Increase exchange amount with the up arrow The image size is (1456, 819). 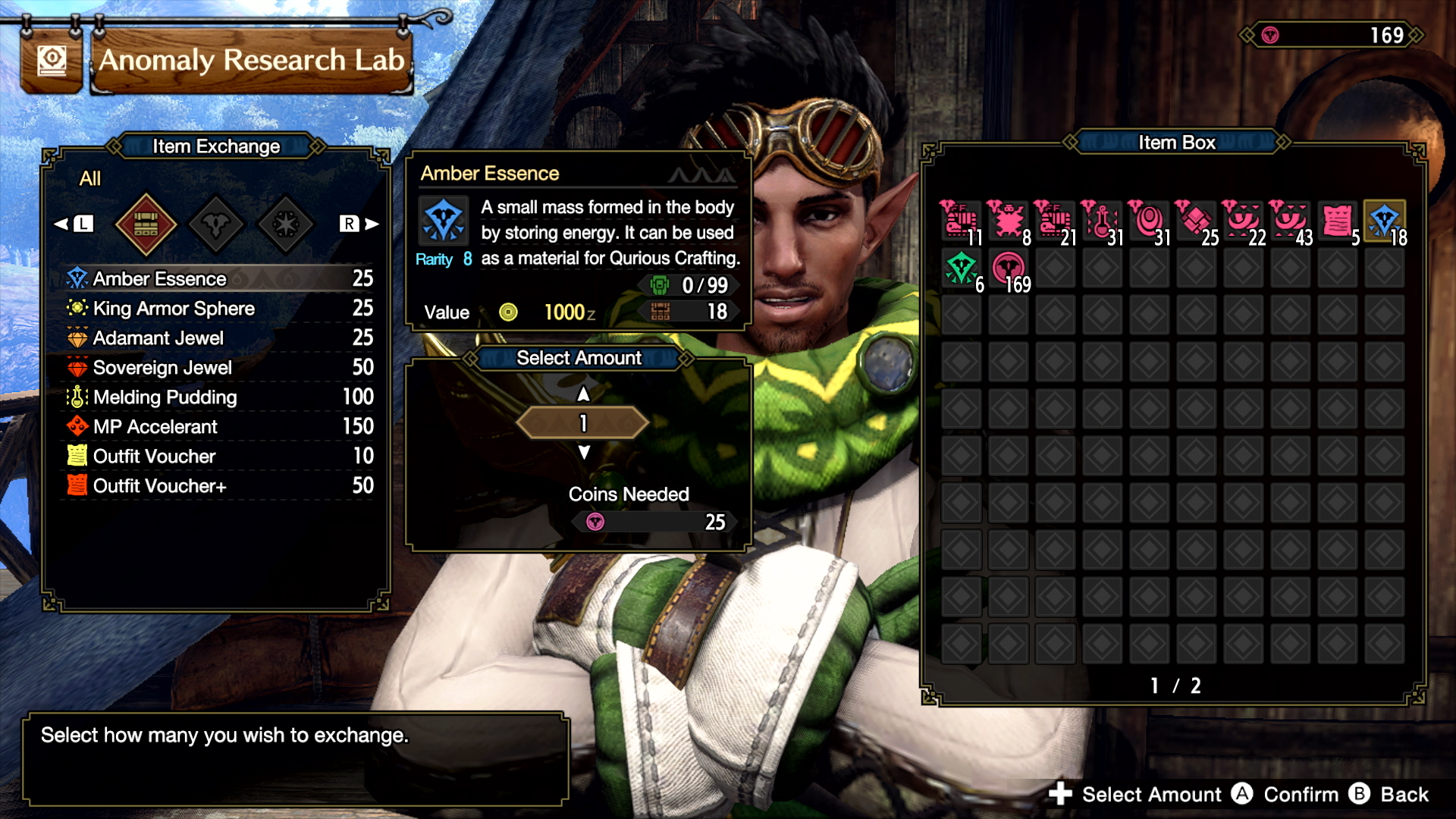(583, 394)
